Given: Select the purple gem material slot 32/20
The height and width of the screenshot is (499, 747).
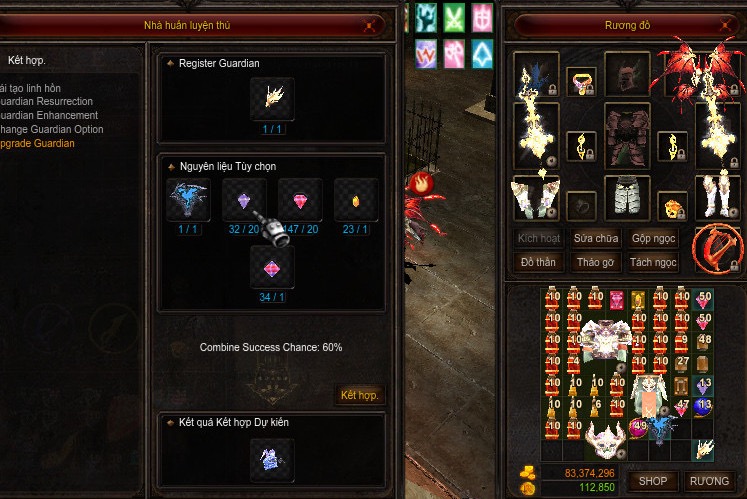Looking at the screenshot, I should (x=244, y=200).
